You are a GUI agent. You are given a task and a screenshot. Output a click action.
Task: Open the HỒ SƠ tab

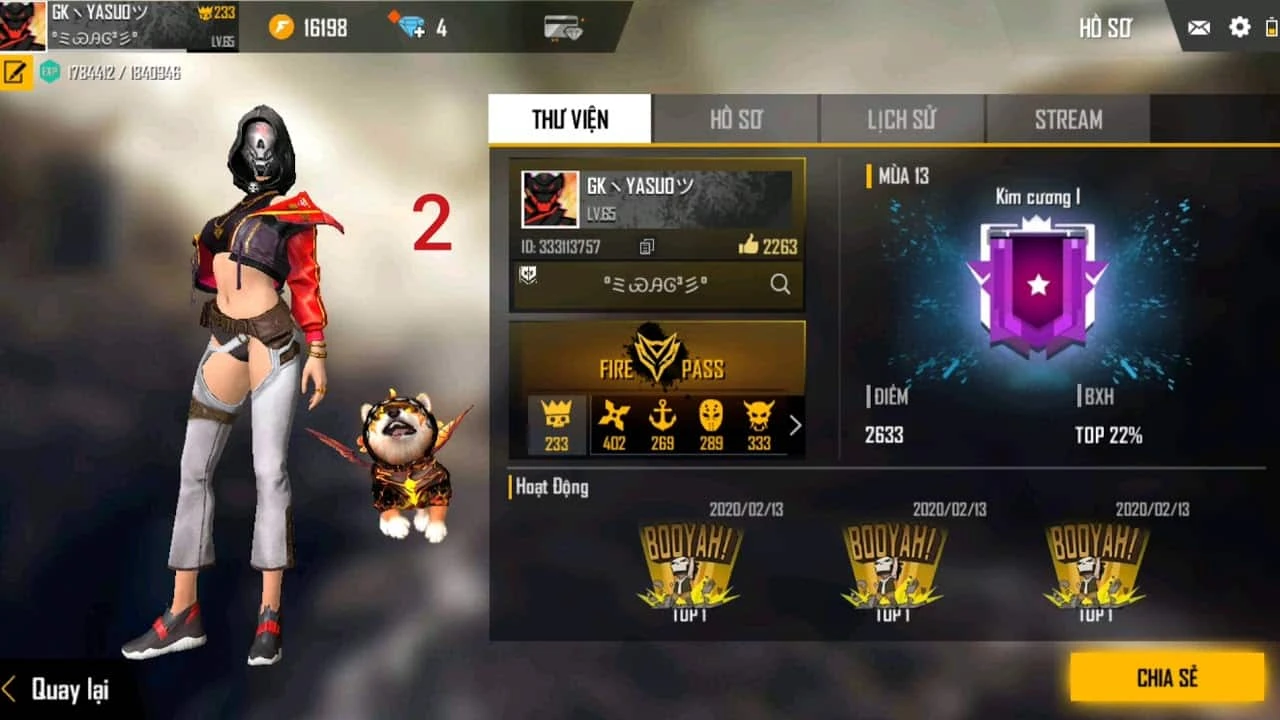[735, 119]
